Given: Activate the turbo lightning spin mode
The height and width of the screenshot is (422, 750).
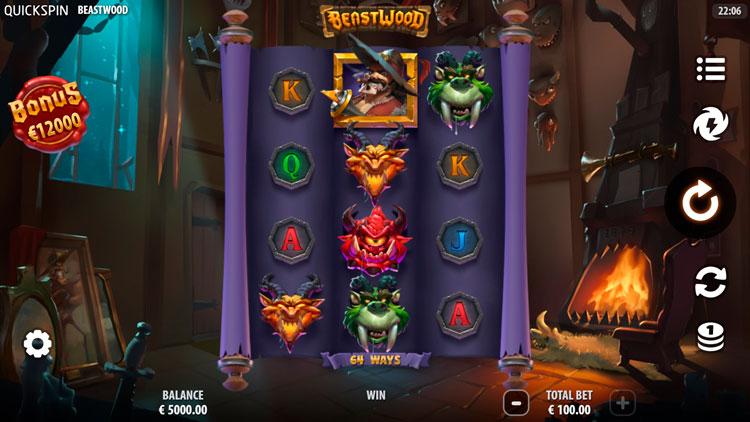Looking at the screenshot, I should click(710, 126).
